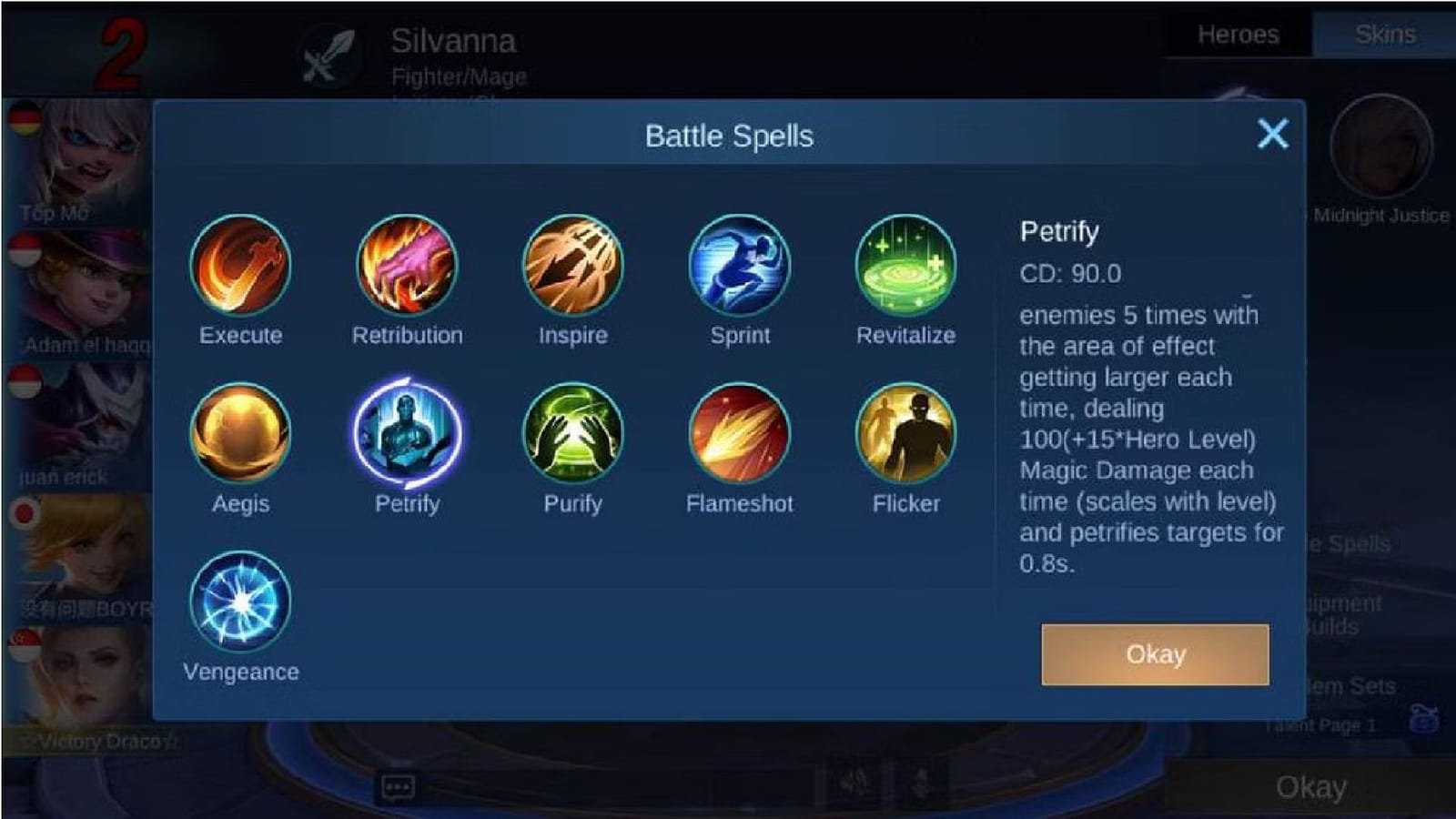The image size is (1456, 819).
Task: Choose the Aegis battle spell
Action: click(x=240, y=435)
